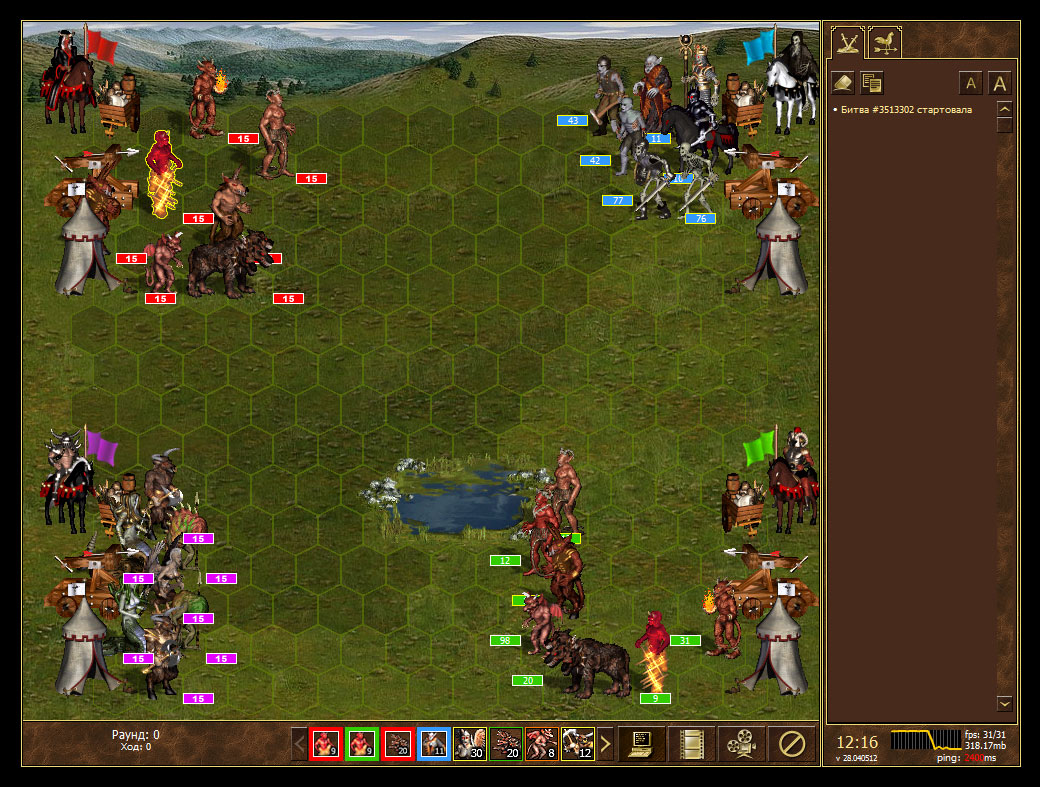
Task: Click the film strip button
Action: point(692,744)
